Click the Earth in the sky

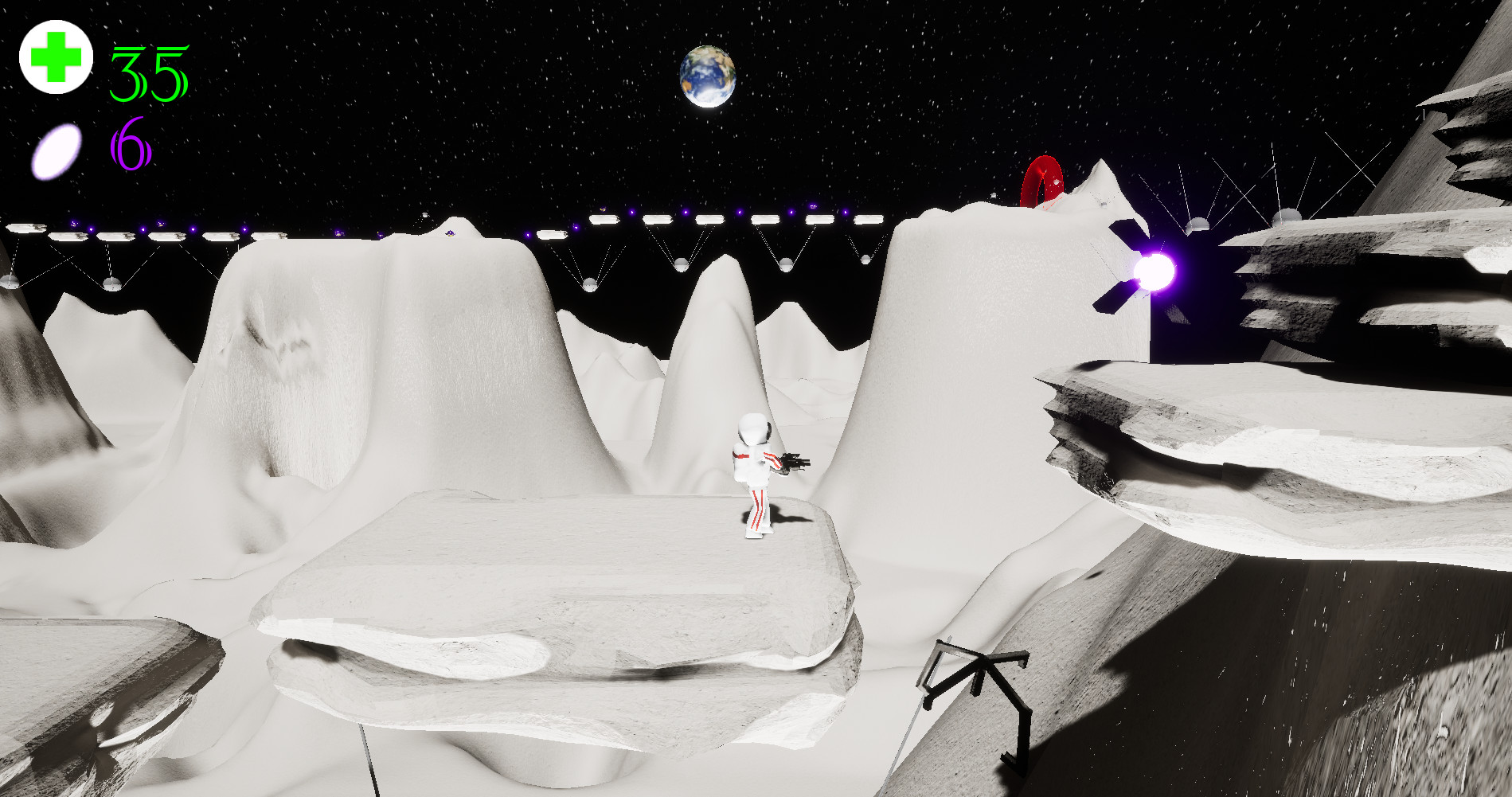[709, 77]
